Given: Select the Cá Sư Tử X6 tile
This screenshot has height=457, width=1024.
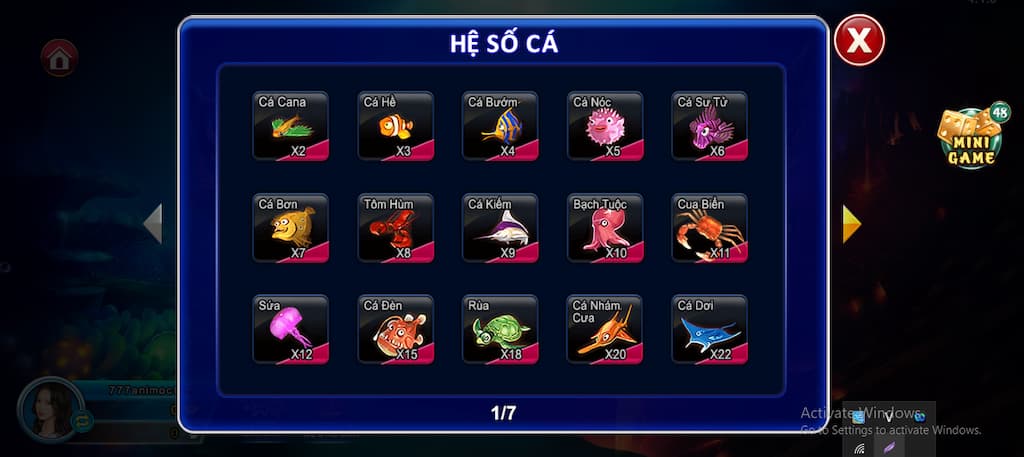Looking at the screenshot, I should pyautogui.click(x=710, y=126).
